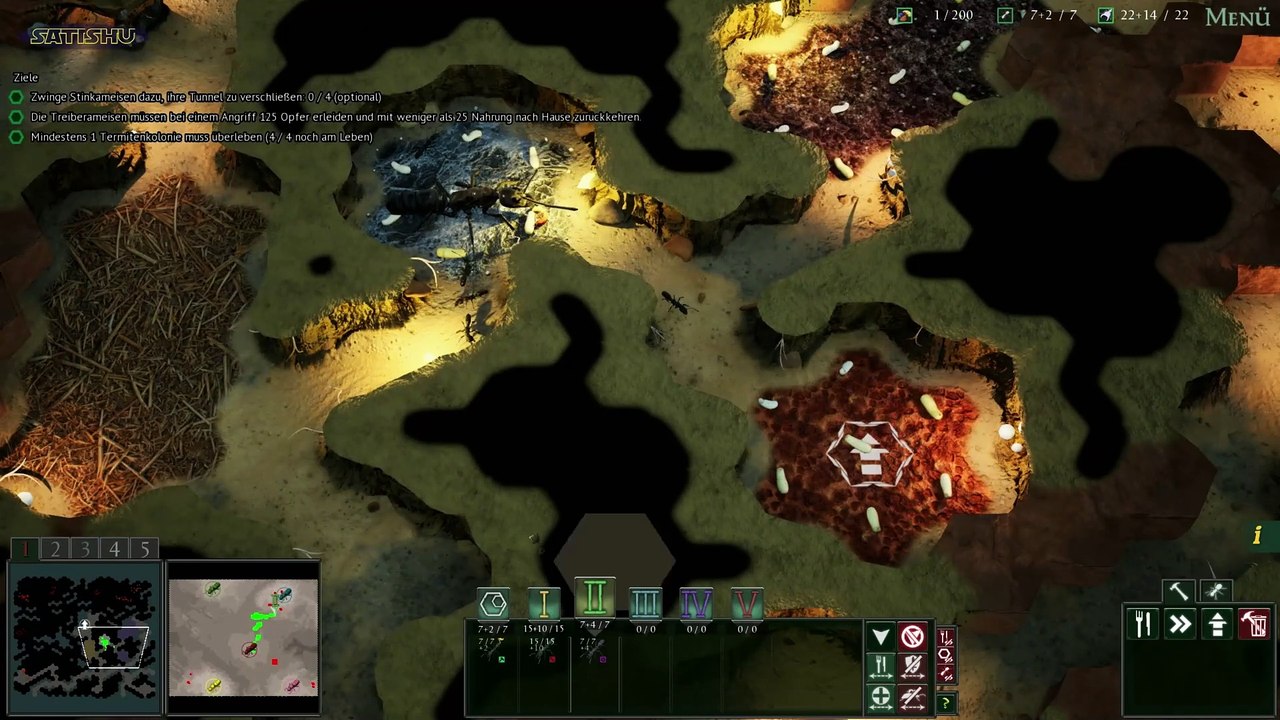This screenshot has width=1280, height=720.
Task: Click the question mark help button
Action: (945, 703)
